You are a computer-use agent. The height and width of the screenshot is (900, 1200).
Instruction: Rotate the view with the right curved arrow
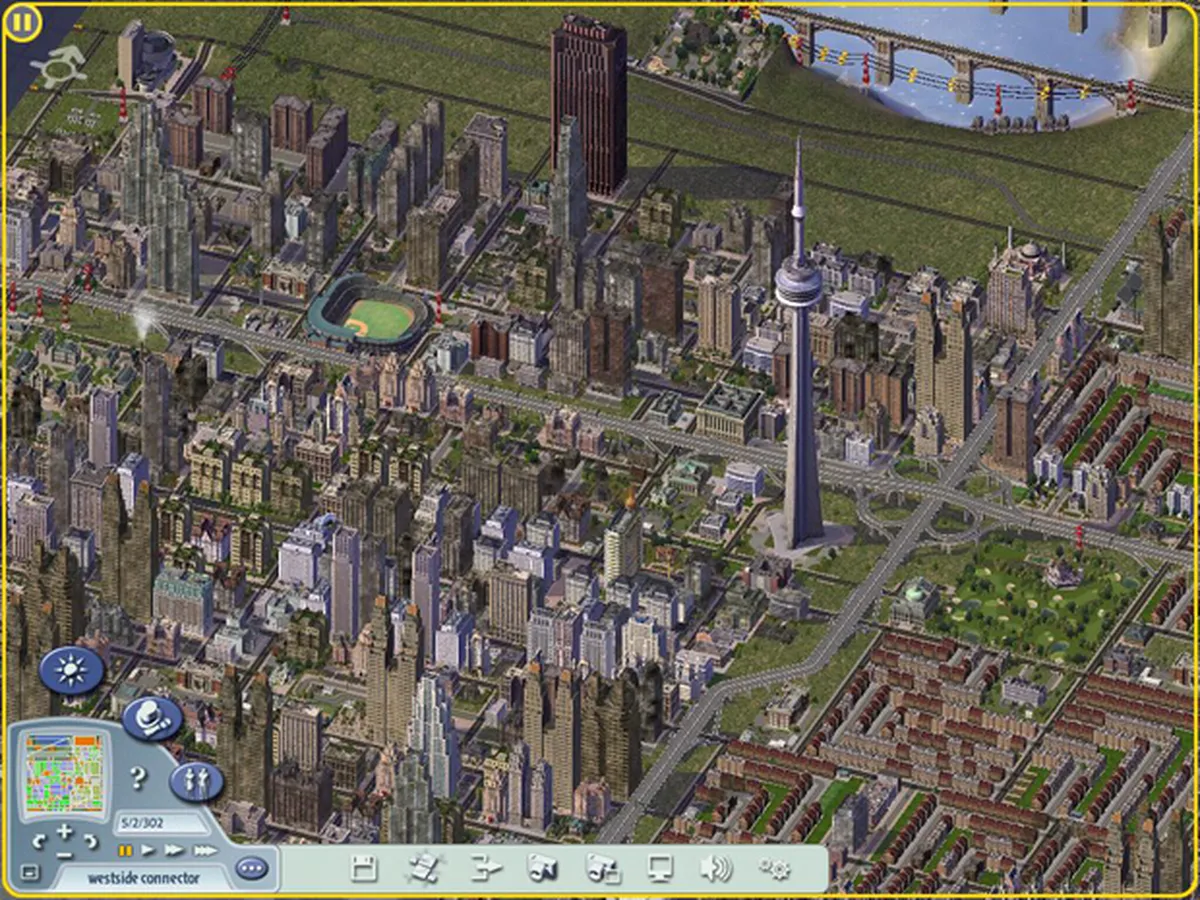(90, 841)
